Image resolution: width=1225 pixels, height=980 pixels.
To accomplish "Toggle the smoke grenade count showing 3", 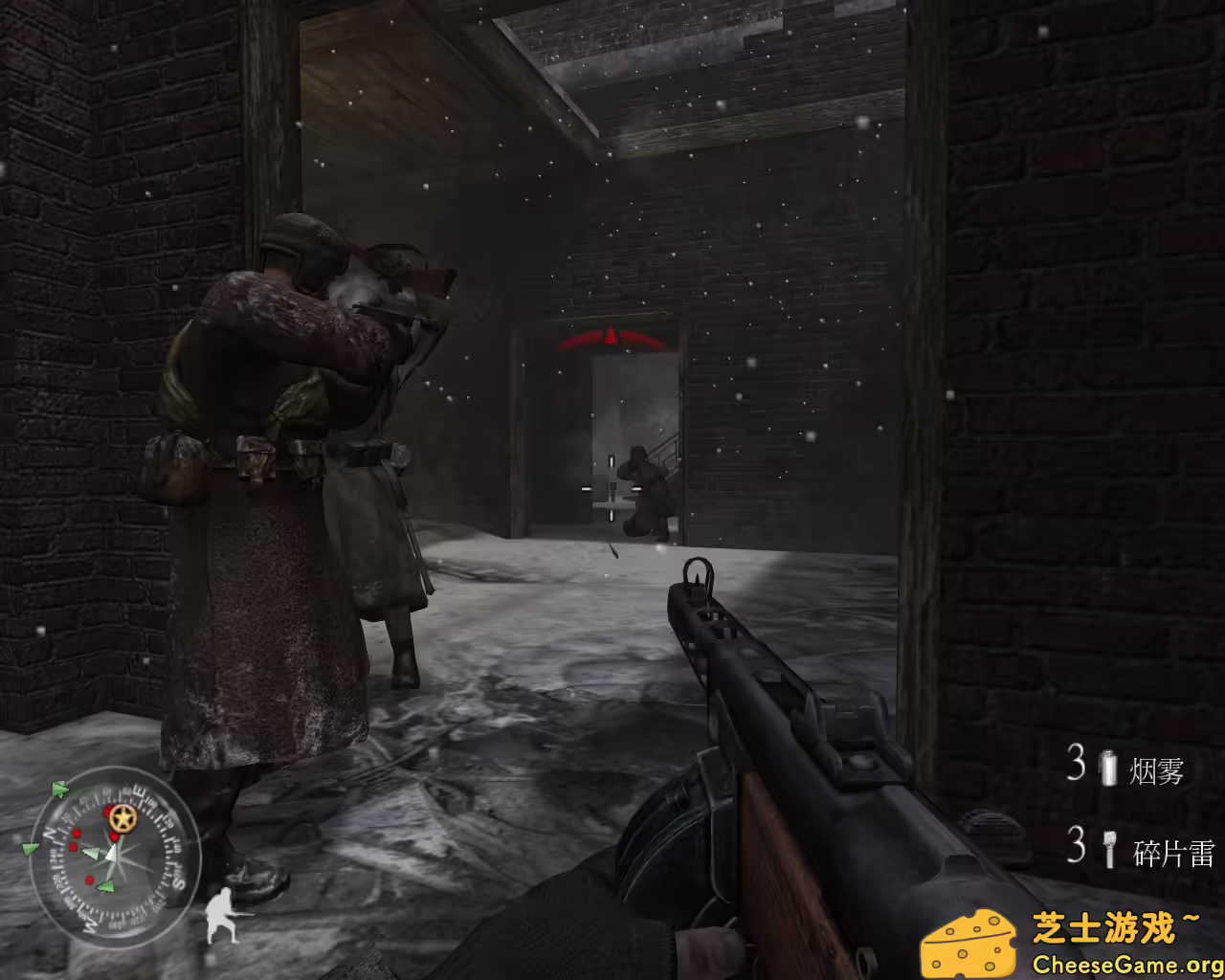I will tap(1076, 763).
